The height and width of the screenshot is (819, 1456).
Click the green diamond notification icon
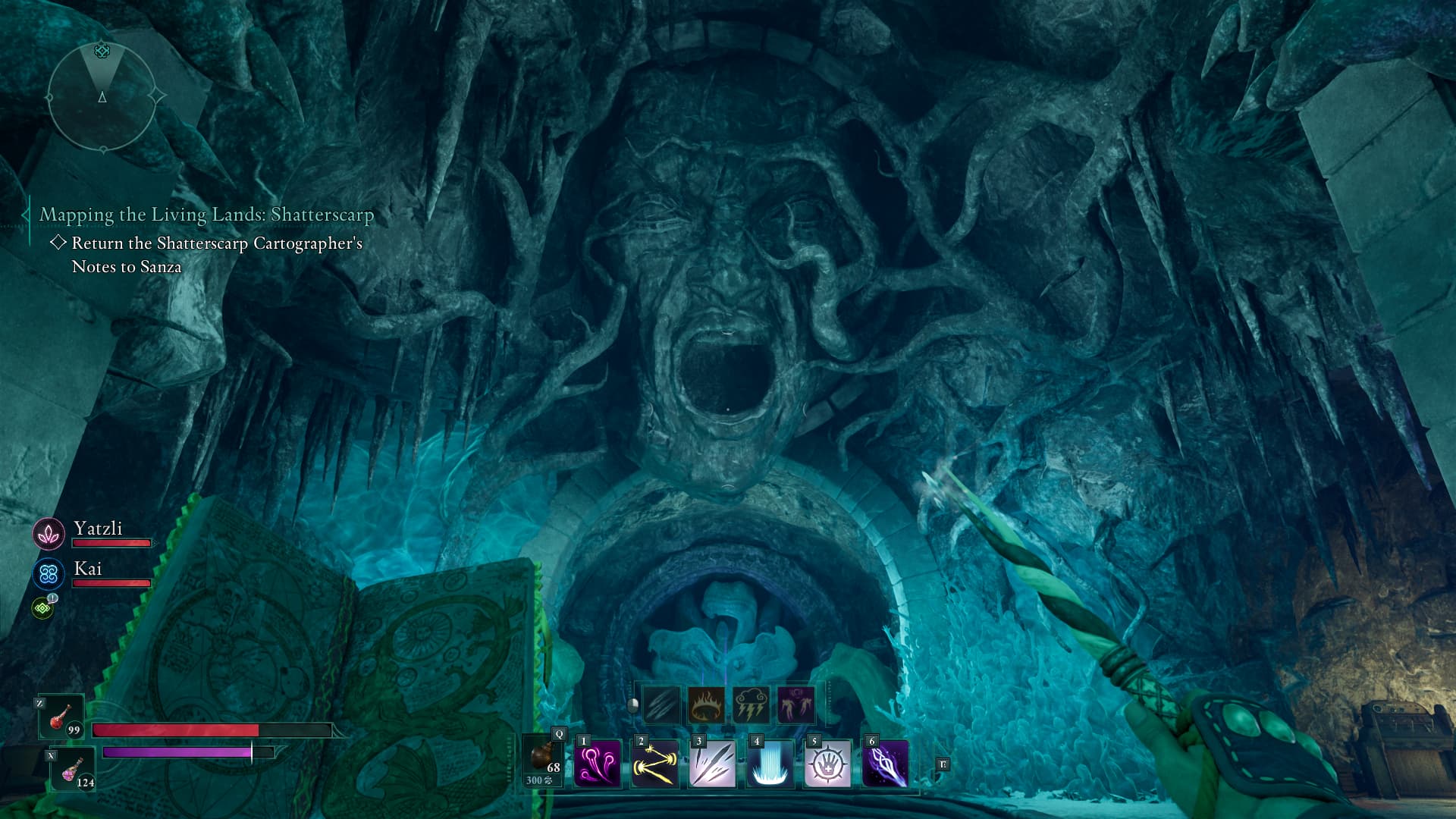[x=42, y=608]
